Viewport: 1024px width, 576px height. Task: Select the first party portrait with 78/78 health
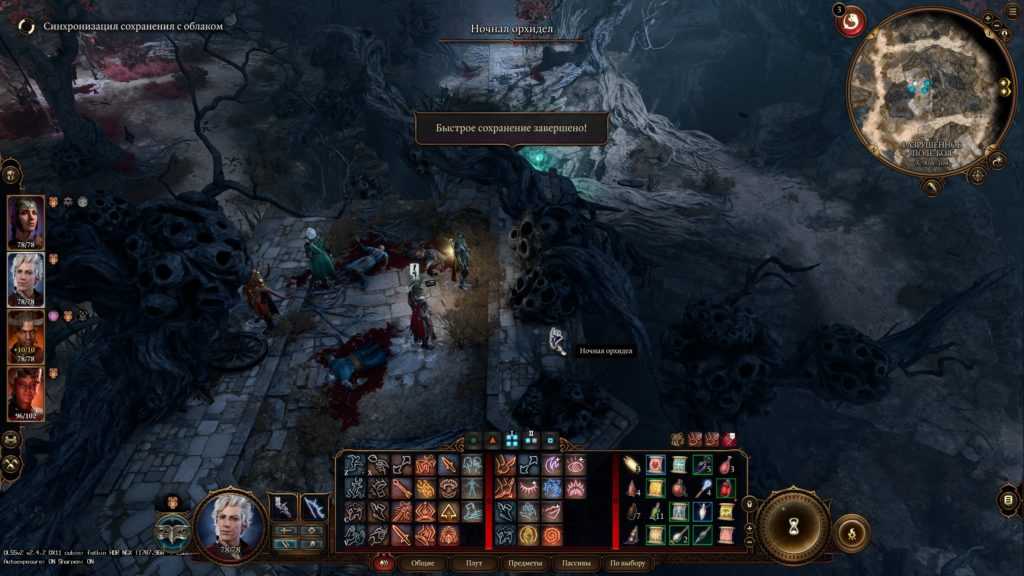click(26, 220)
